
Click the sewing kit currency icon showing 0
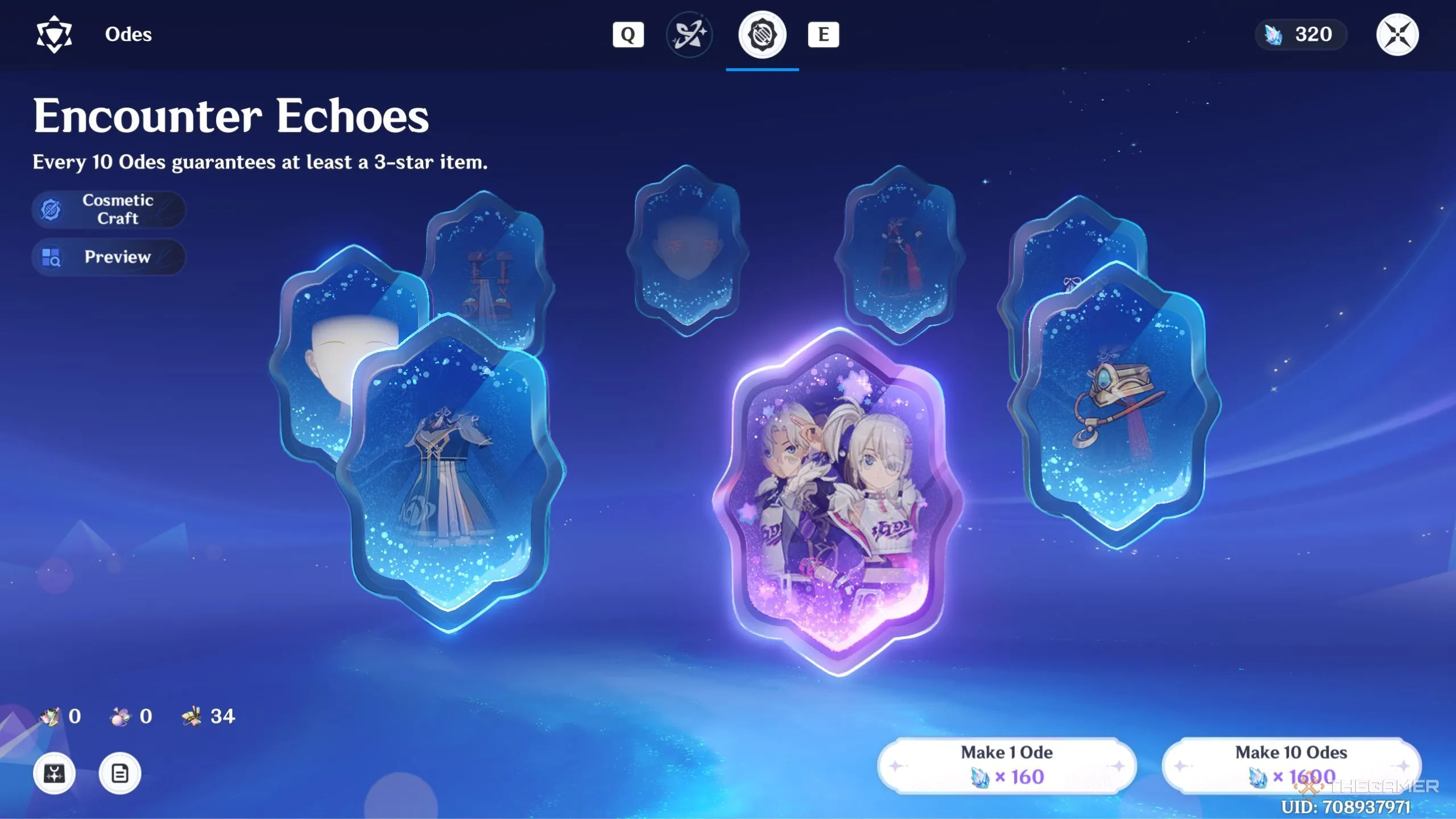[x=50, y=716]
